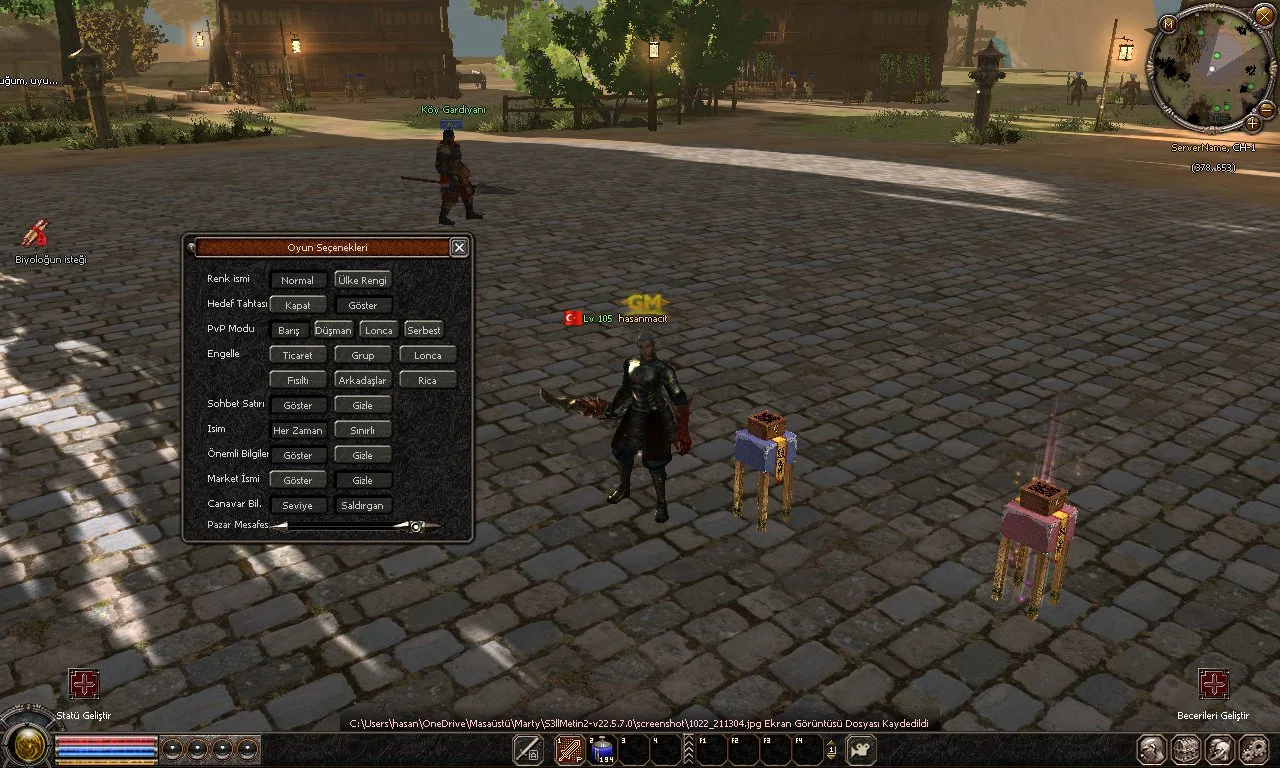Click the Biyoloğun isteği quest scroll
Image resolution: width=1280 pixels, height=768 pixels.
(36, 233)
